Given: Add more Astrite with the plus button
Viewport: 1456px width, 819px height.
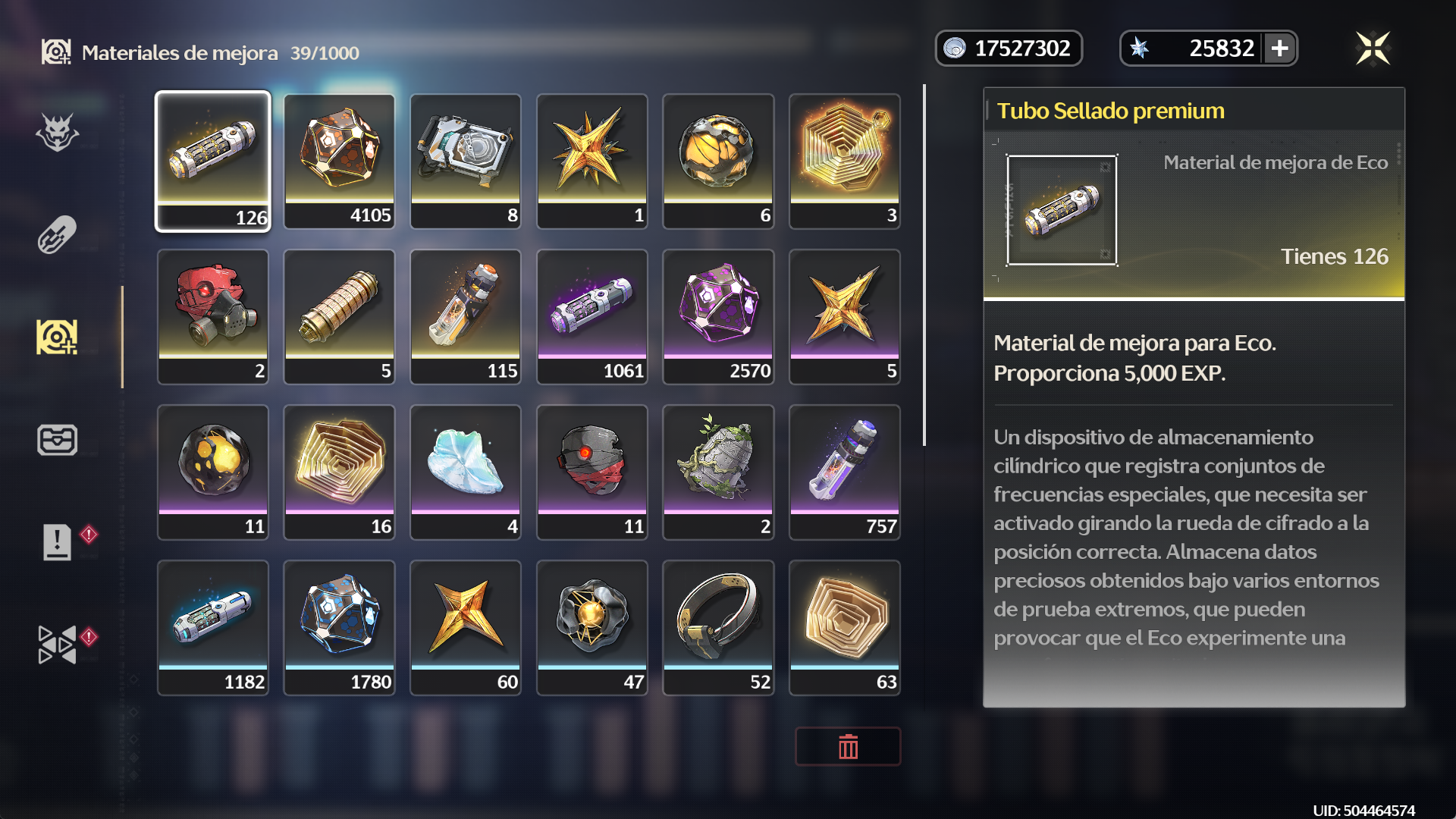Looking at the screenshot, I should 1280,49.
